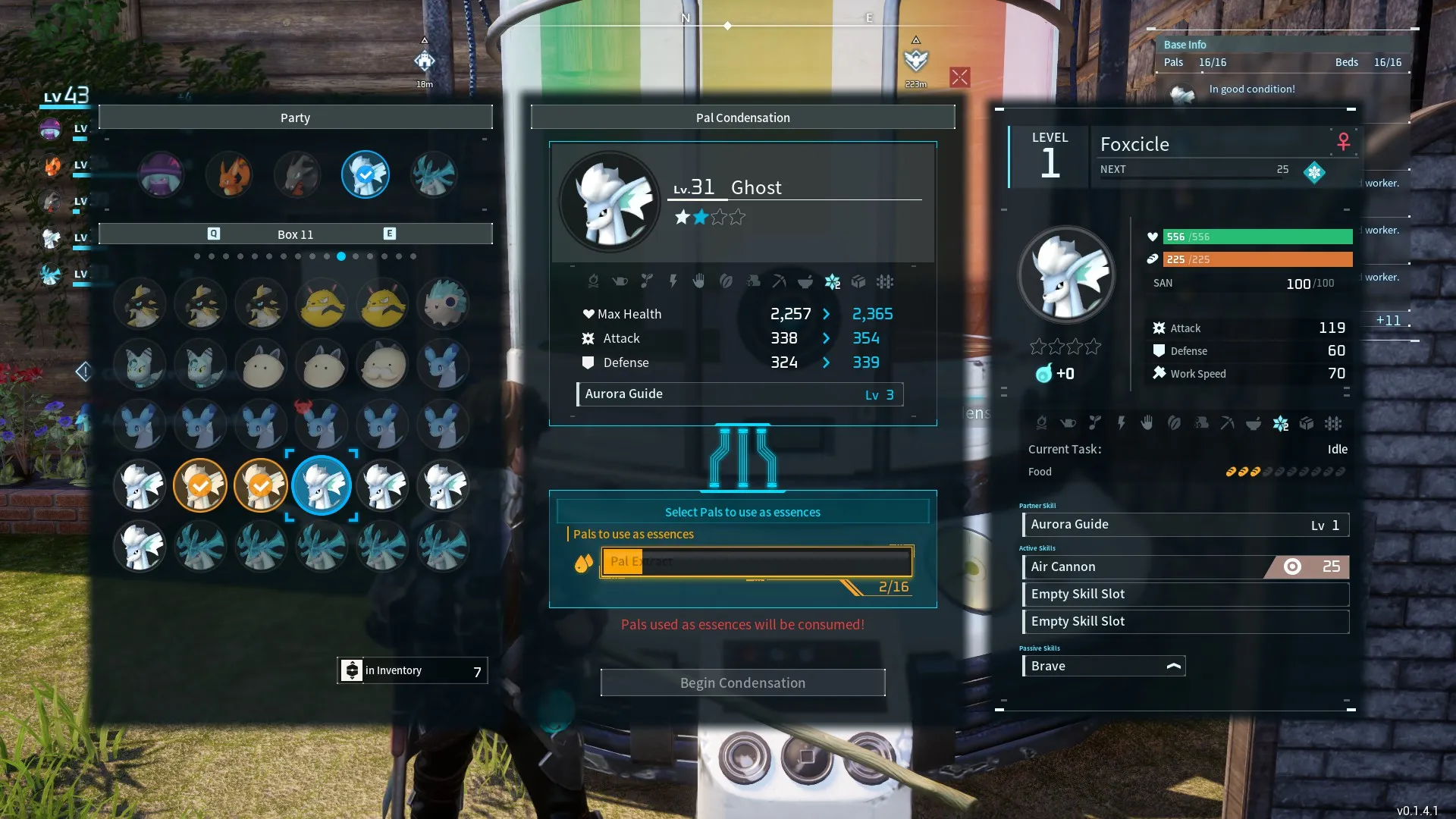Select the Brave passive skill

(x=1103, y=666)
